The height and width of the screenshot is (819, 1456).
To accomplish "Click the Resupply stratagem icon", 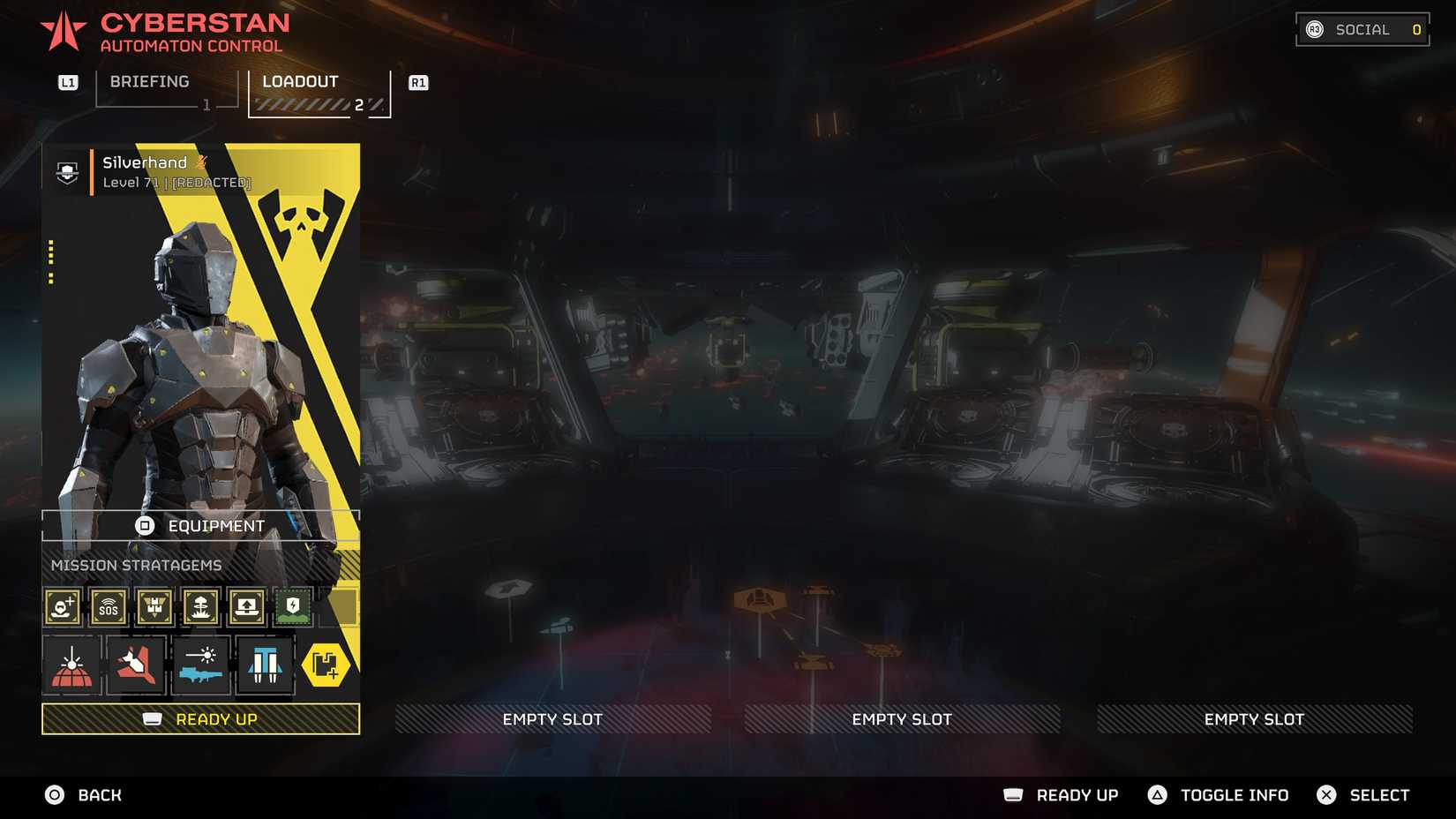I will (154, 607).
